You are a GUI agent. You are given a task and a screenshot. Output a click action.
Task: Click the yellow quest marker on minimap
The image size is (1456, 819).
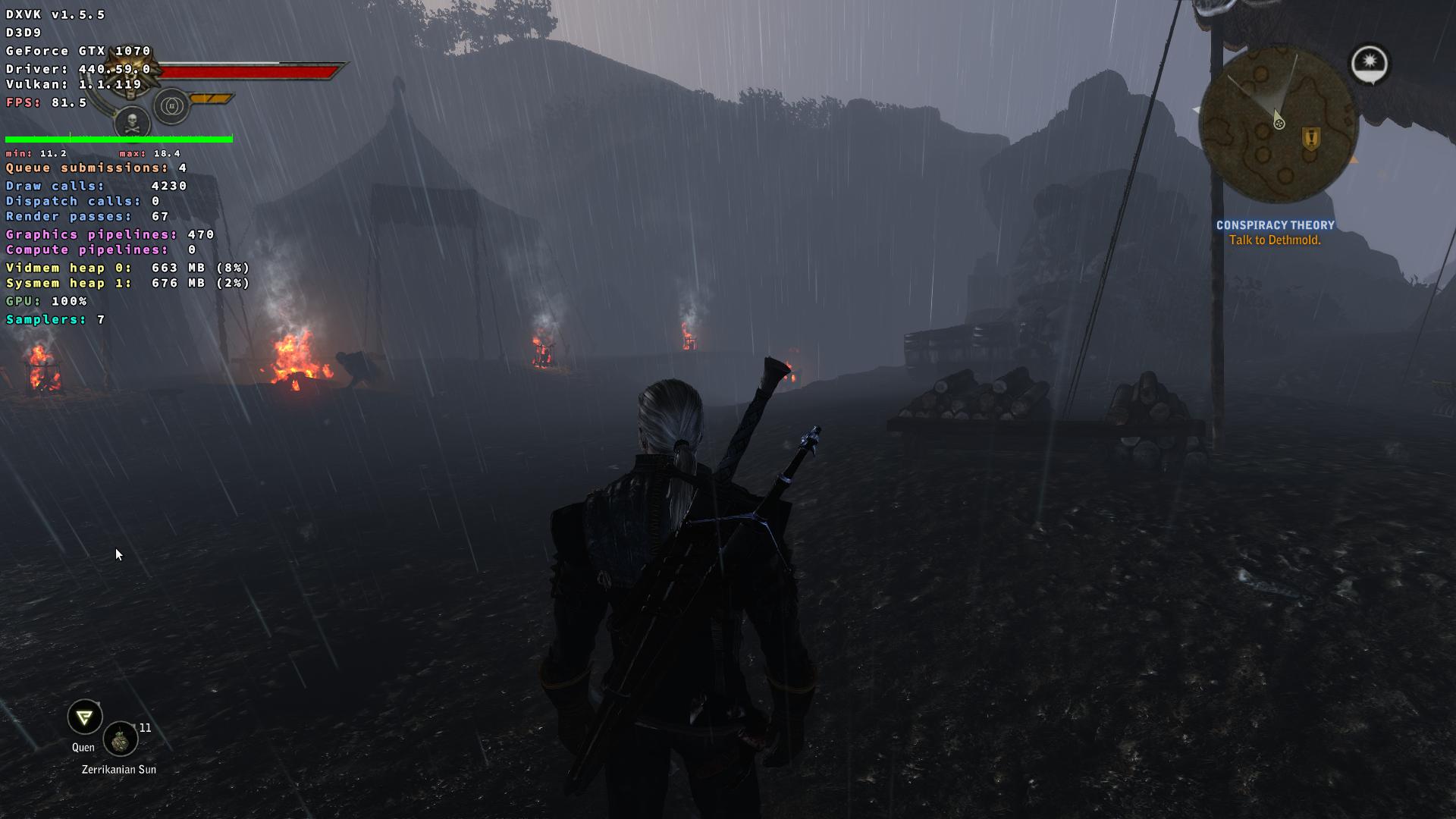point(1310,138)
